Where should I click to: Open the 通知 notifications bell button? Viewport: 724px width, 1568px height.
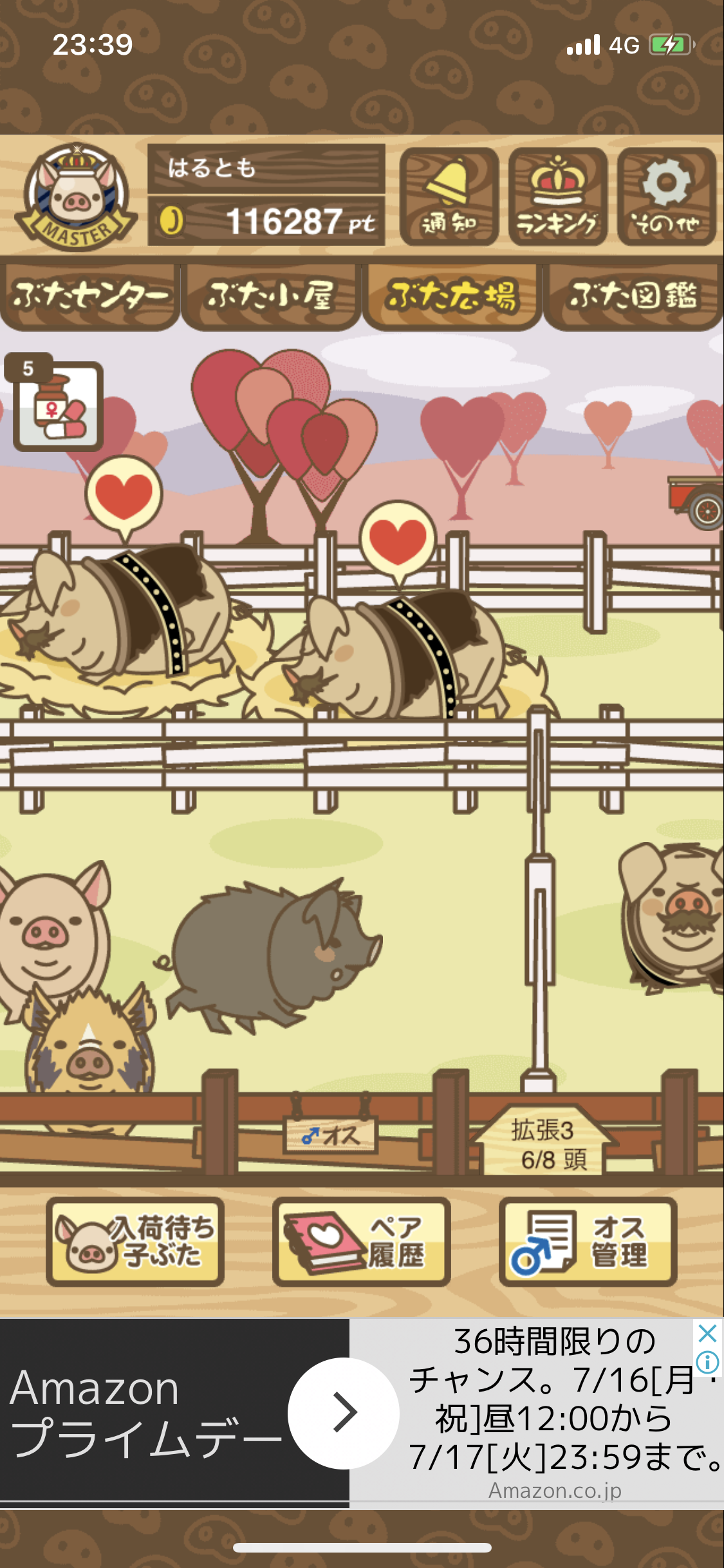click(449, 196)
